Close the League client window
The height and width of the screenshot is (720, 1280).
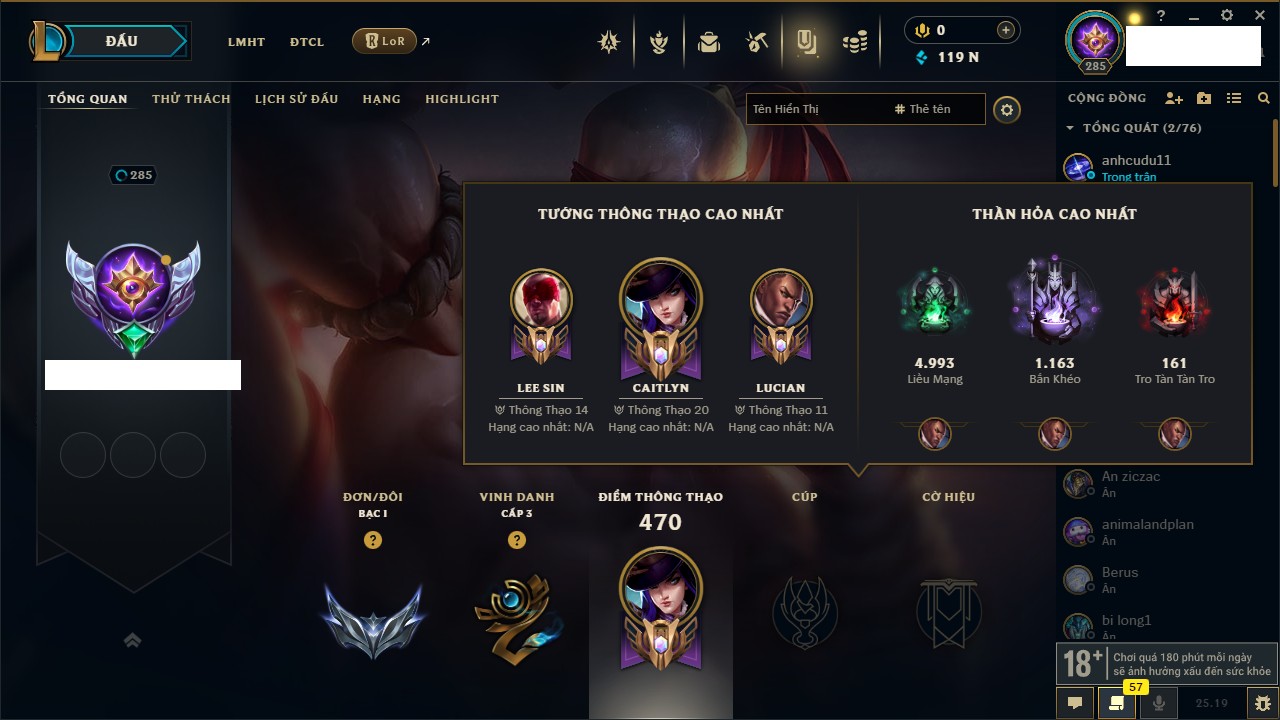pyautogui.click(x=1259, y=15)
